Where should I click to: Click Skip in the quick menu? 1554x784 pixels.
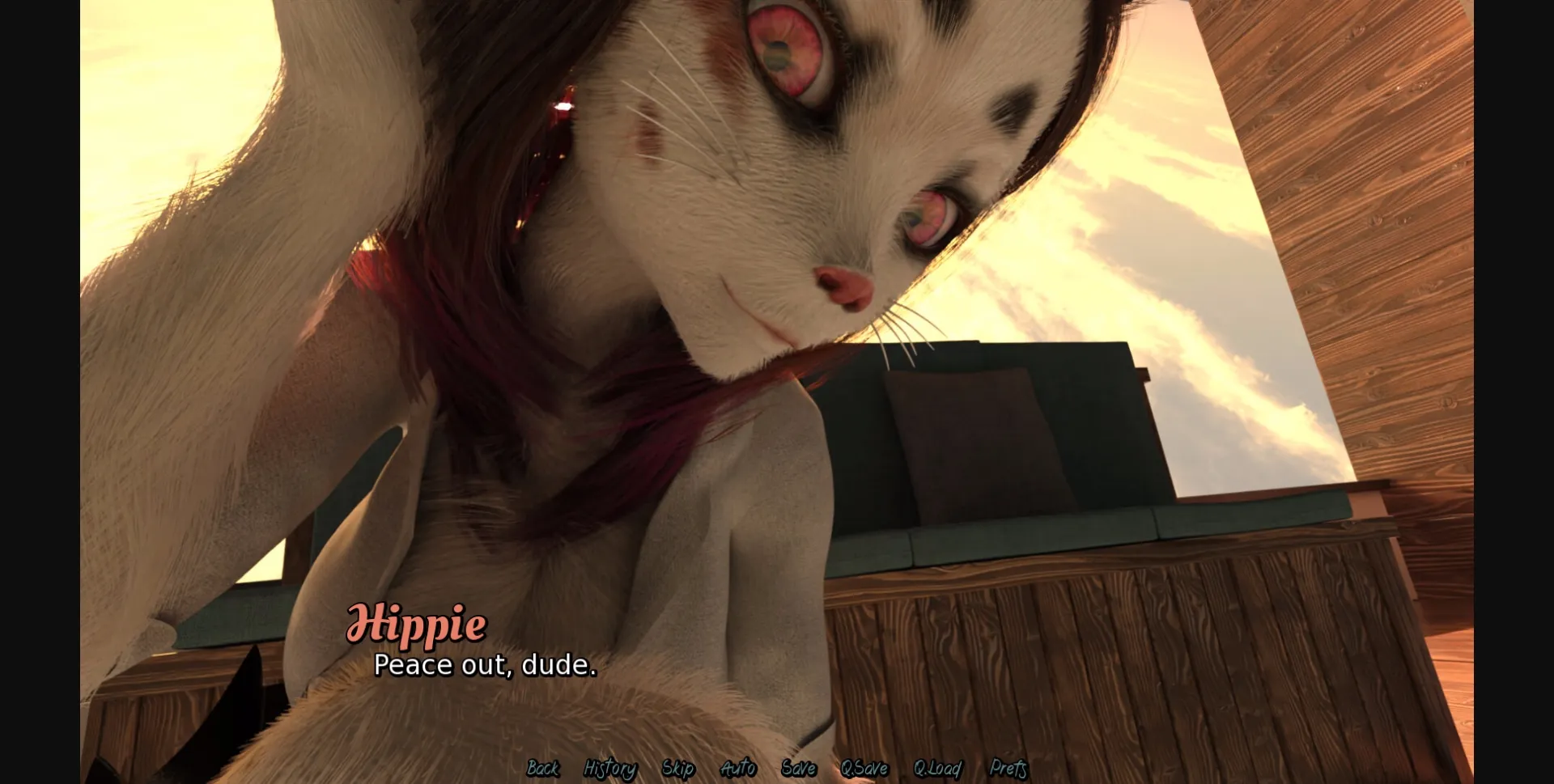[678, 769]
